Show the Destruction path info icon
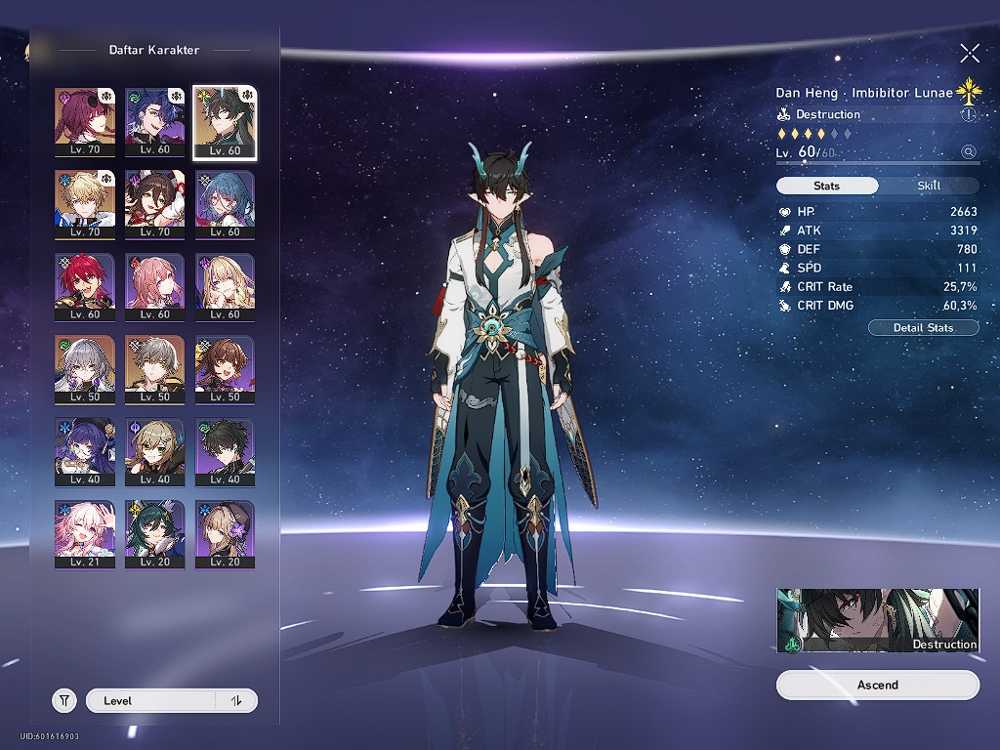This screenshot has width=1000, height=750. click(x=967, y=115)
